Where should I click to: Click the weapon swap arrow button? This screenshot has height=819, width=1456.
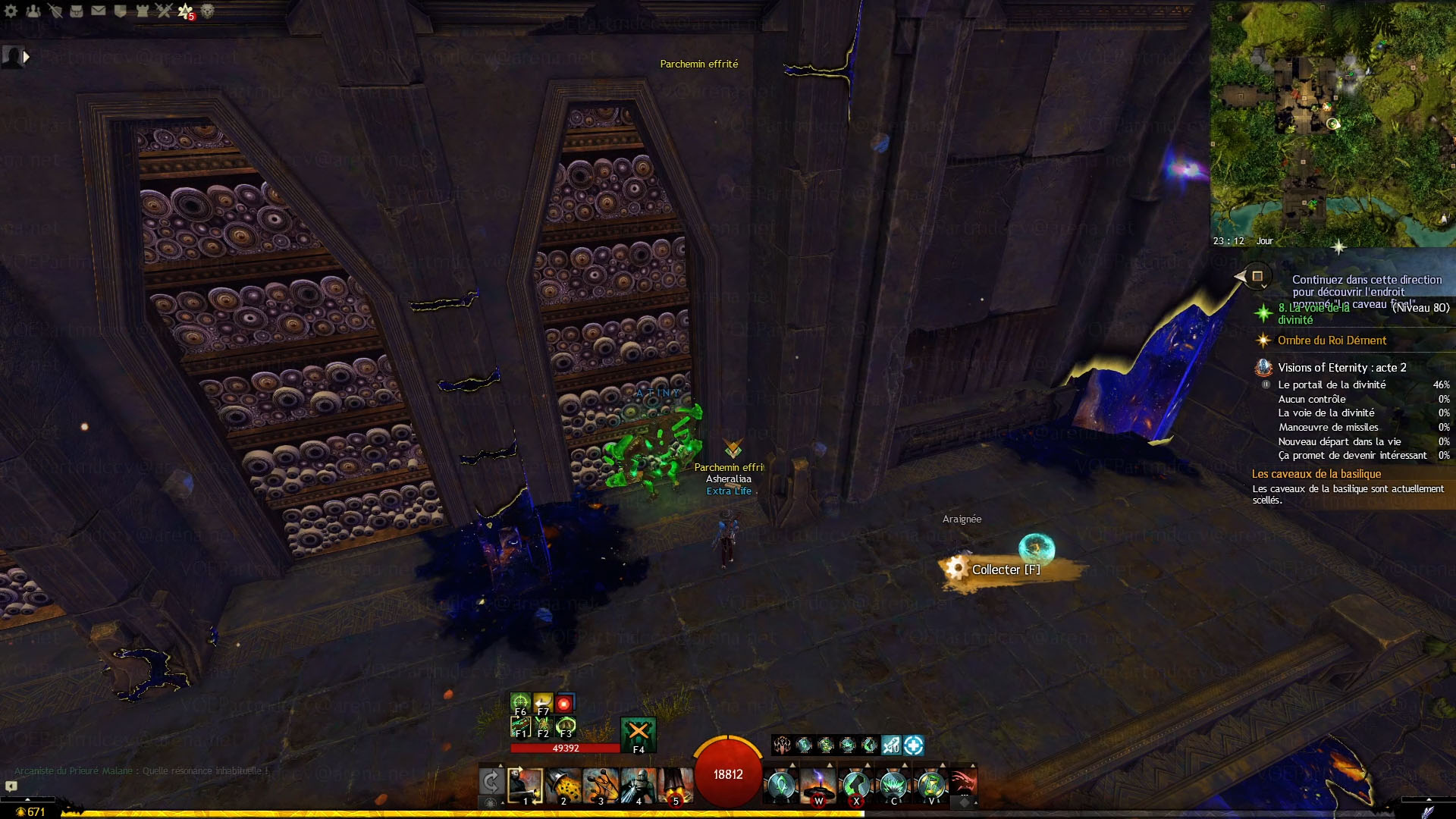[491, 781]
